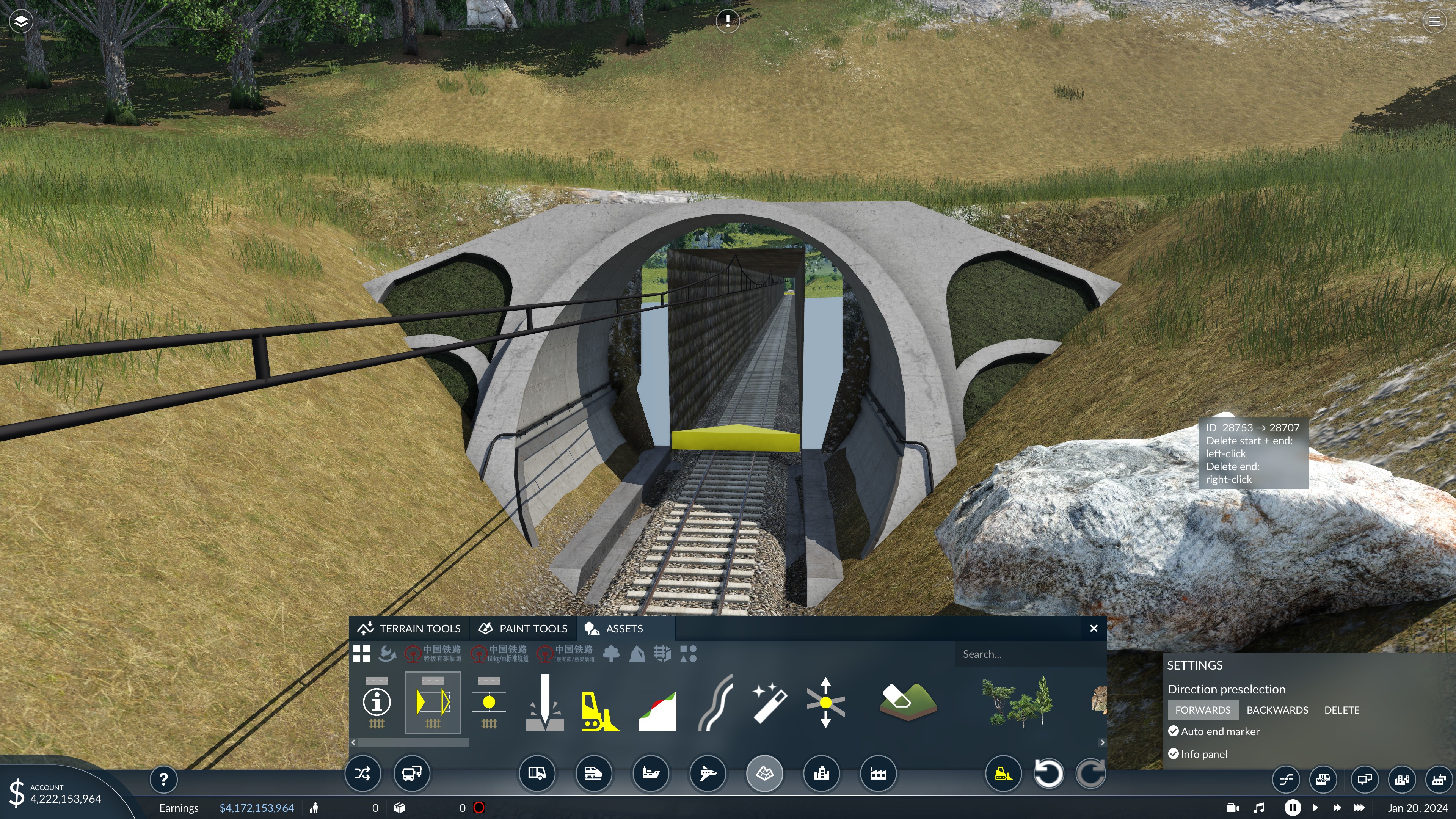Open the Paint Tools tab
Image resolution: width=1456 pixels, height=819 pixels.
pyautogui.click(x=523, y=629)
